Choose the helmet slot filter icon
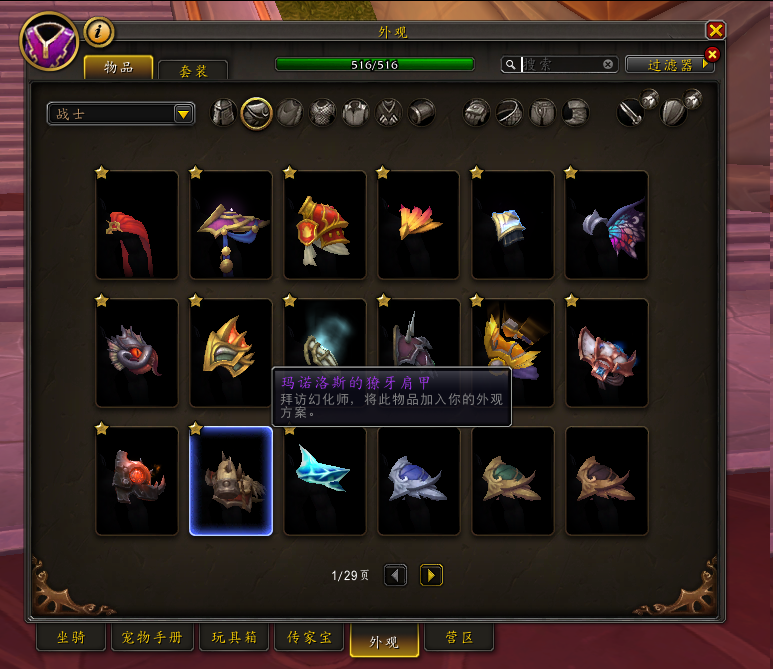773x669 pixels. pos(224,113)
